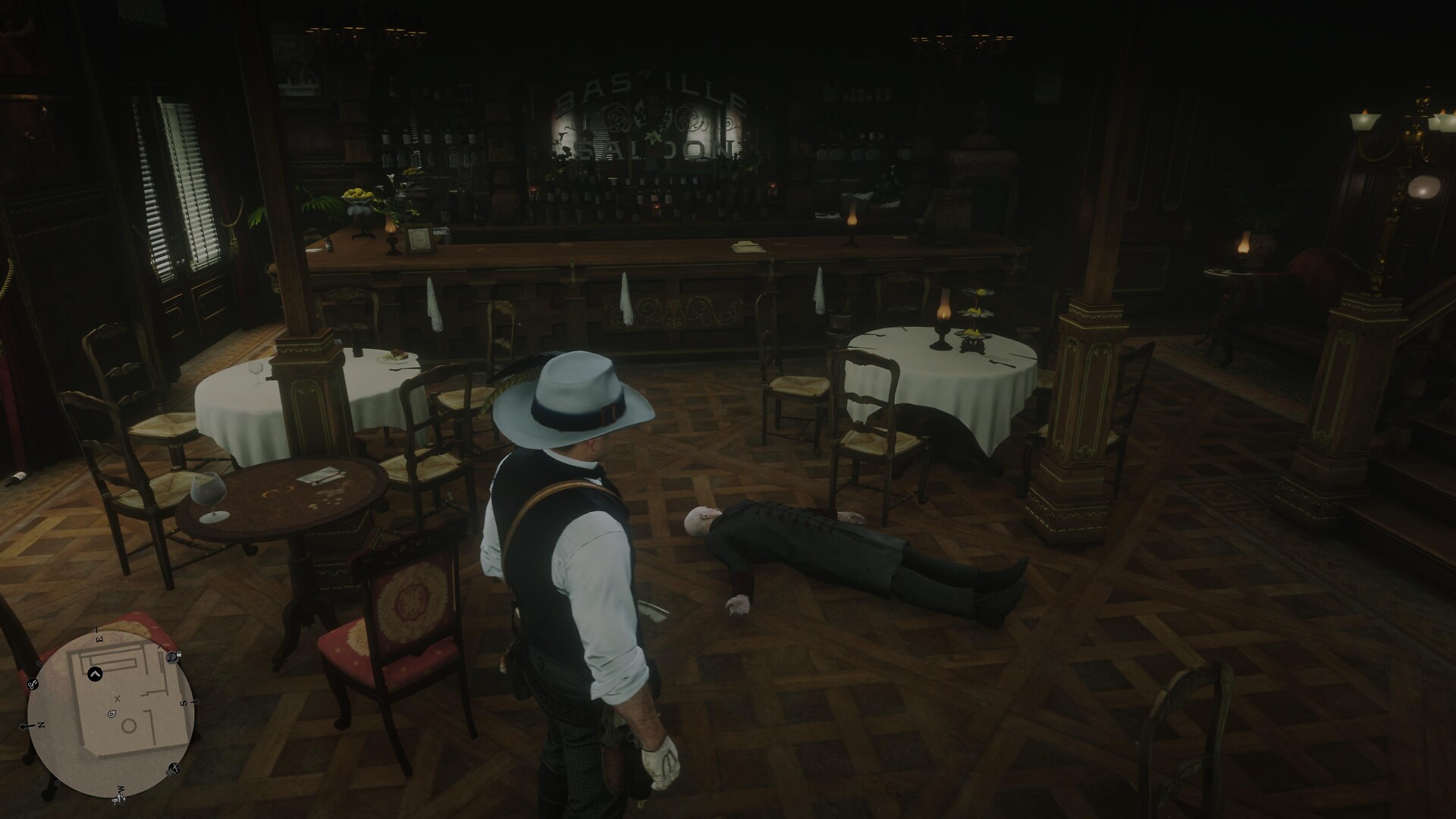Click the small X marker on minimap

(117, 698)
